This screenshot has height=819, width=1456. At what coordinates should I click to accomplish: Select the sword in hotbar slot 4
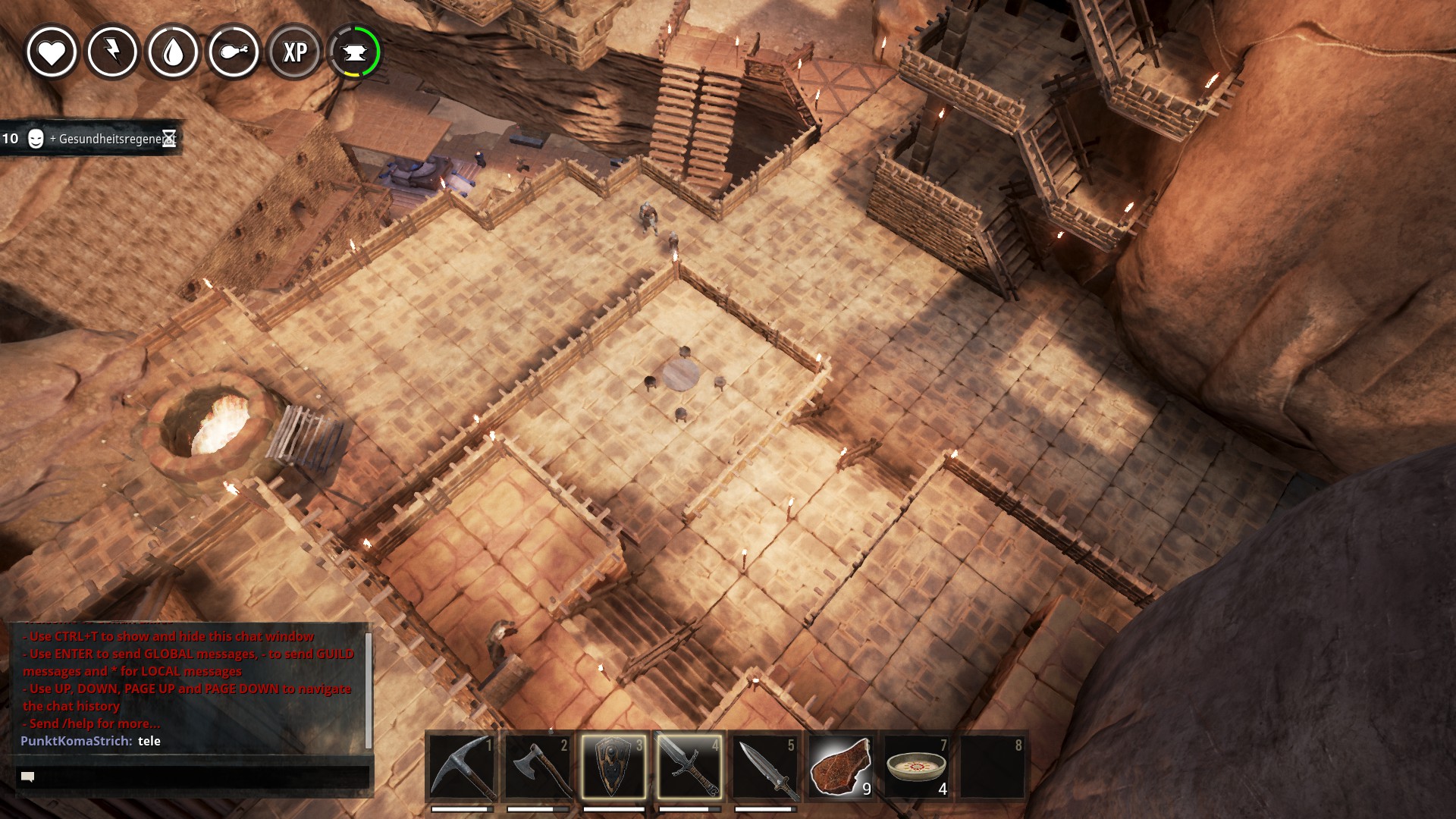689,766
